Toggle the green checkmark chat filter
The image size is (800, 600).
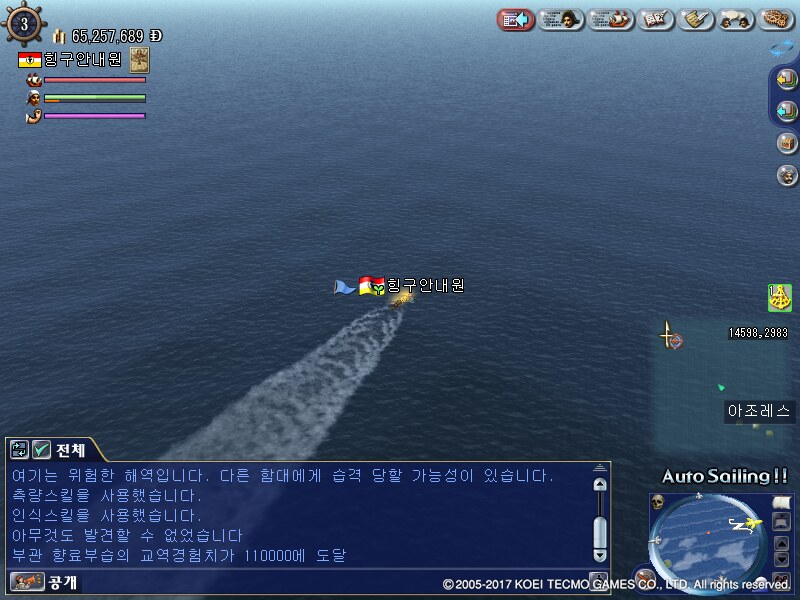point(42,450)
